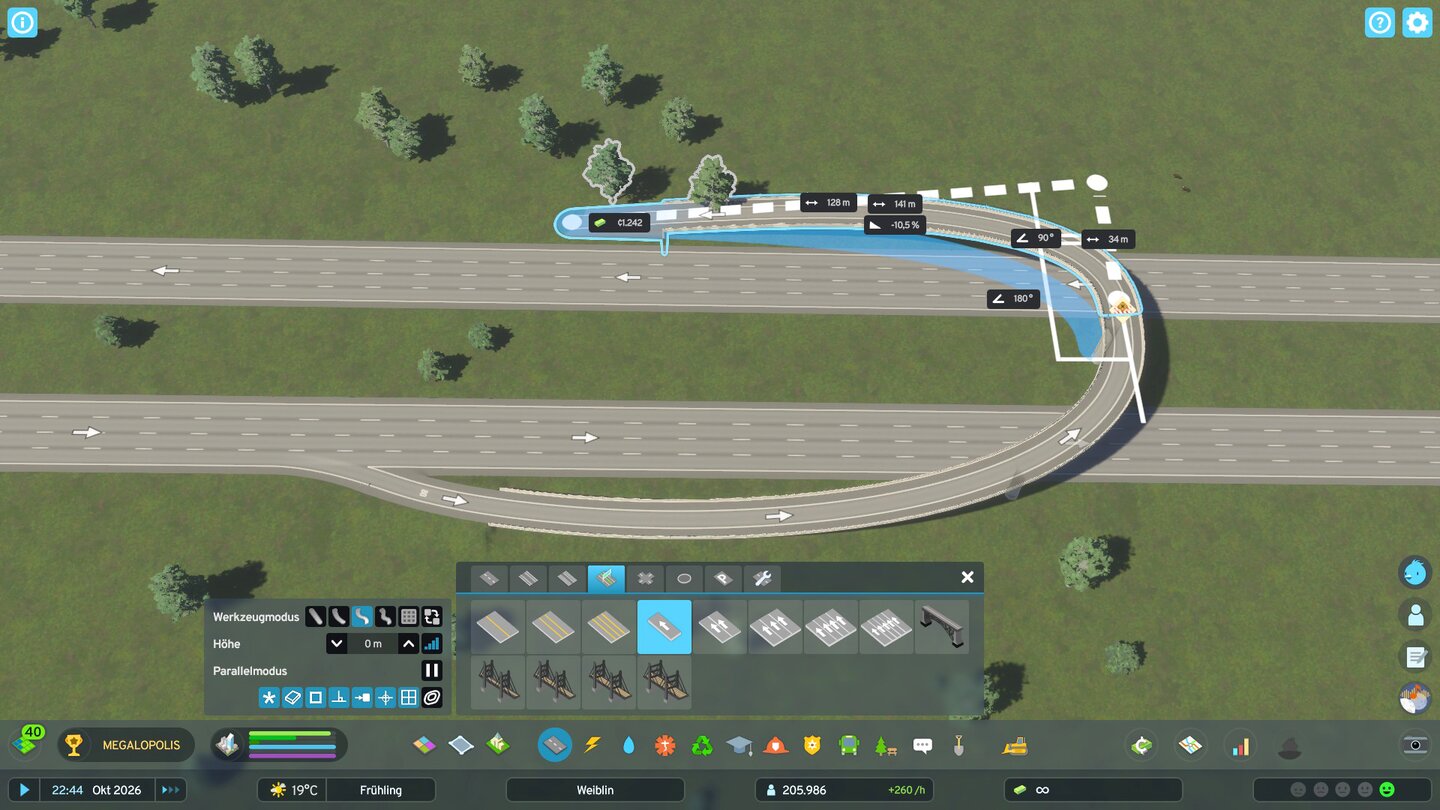Open the Chirper bird panel
Viewport: 1440px width, 810px height.
(1413, 571)
